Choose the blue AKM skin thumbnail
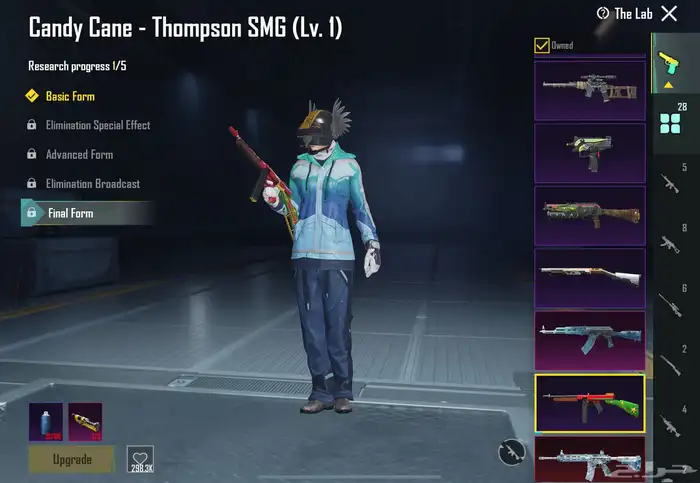Image resolution: width=700 pixels, height=483 pixels. (x=589, y=339)
